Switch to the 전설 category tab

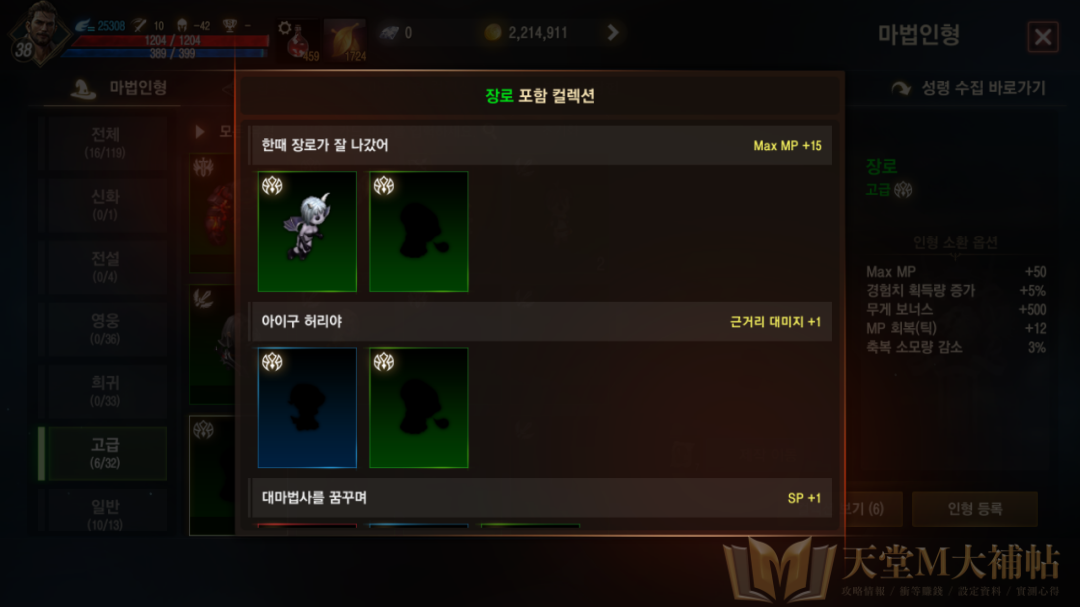[104, 266]
